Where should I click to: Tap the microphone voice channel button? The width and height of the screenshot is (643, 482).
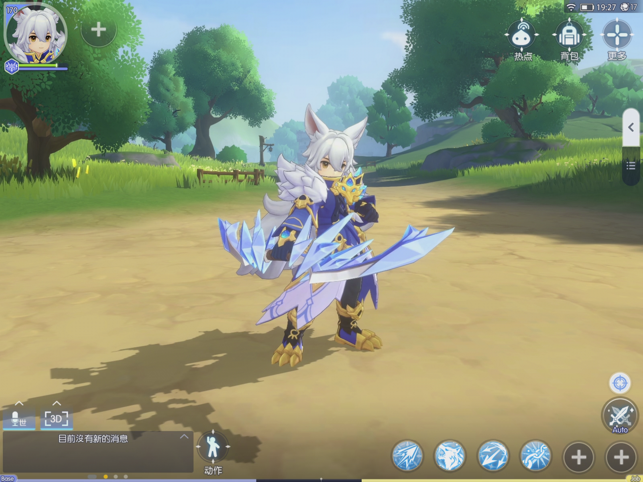[16, 419]
